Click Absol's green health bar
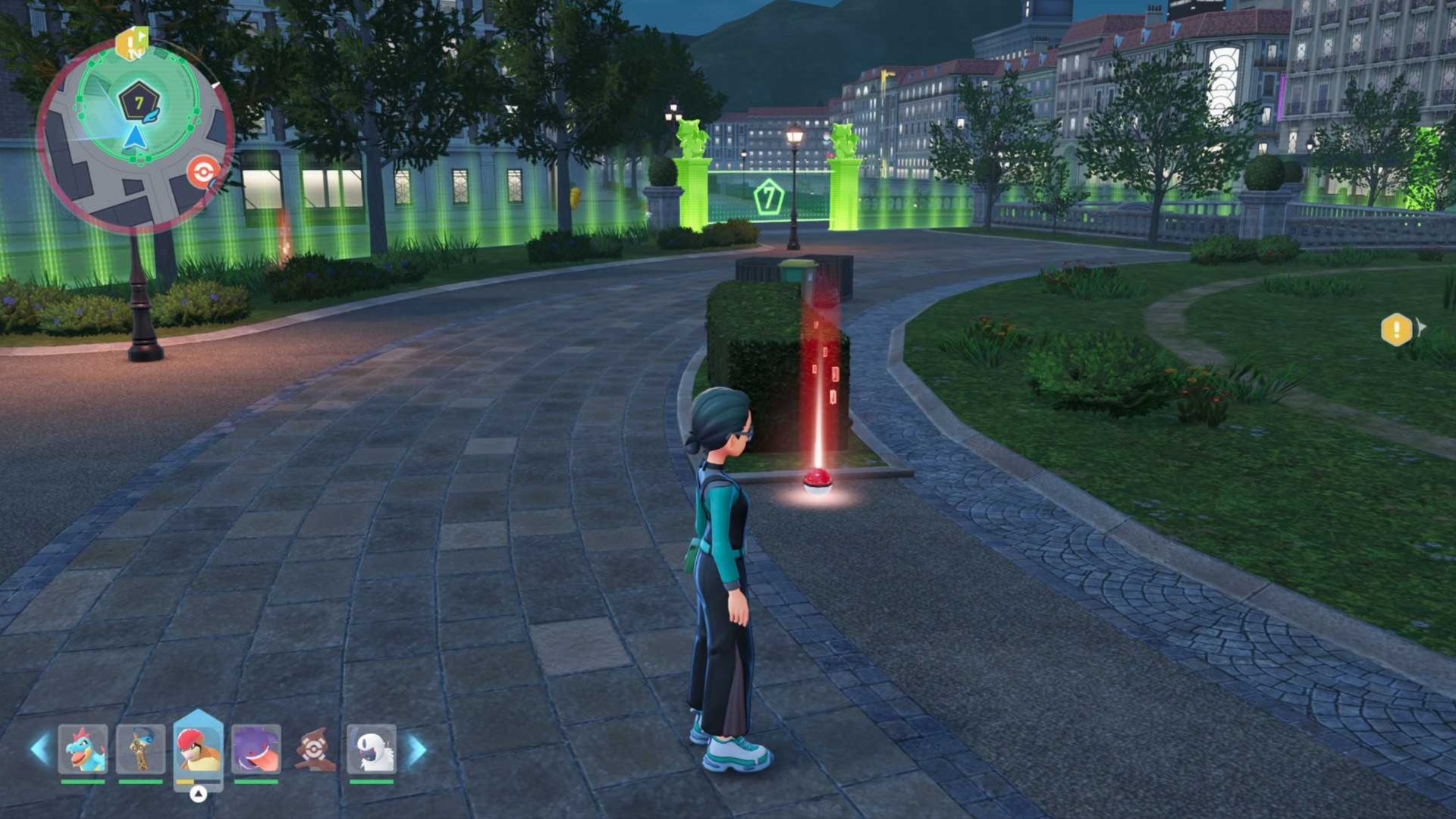 (372, 782)
